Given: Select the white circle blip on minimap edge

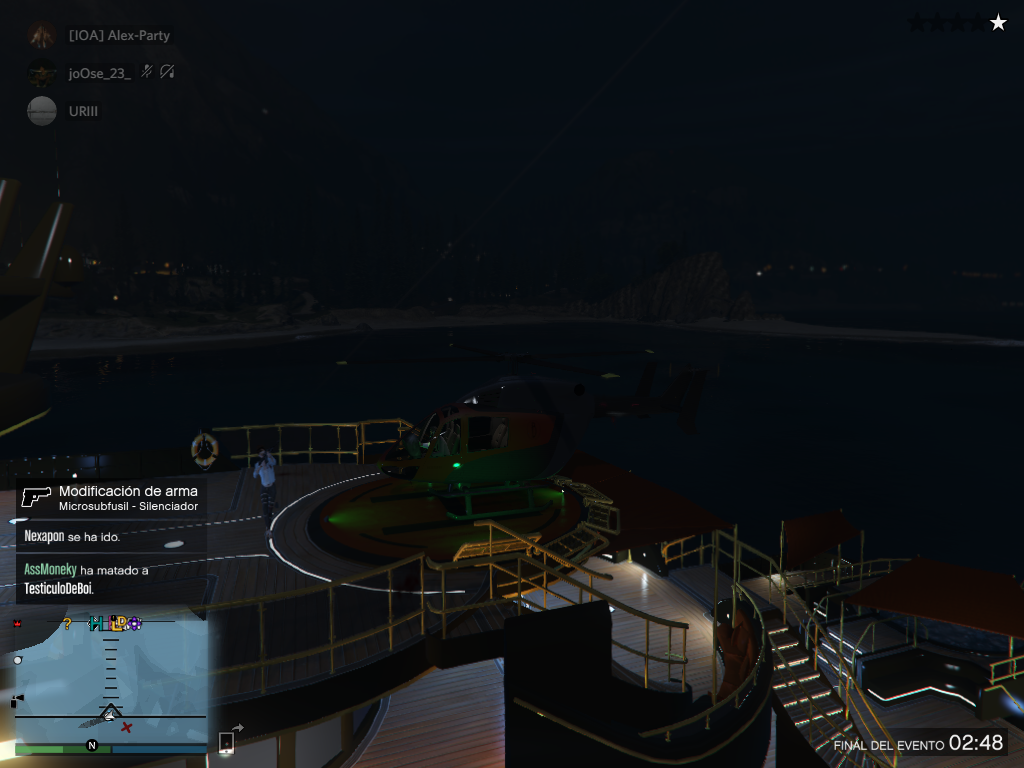Looking at the screenshot, I should pyautogui.click(x=17, y=661).
